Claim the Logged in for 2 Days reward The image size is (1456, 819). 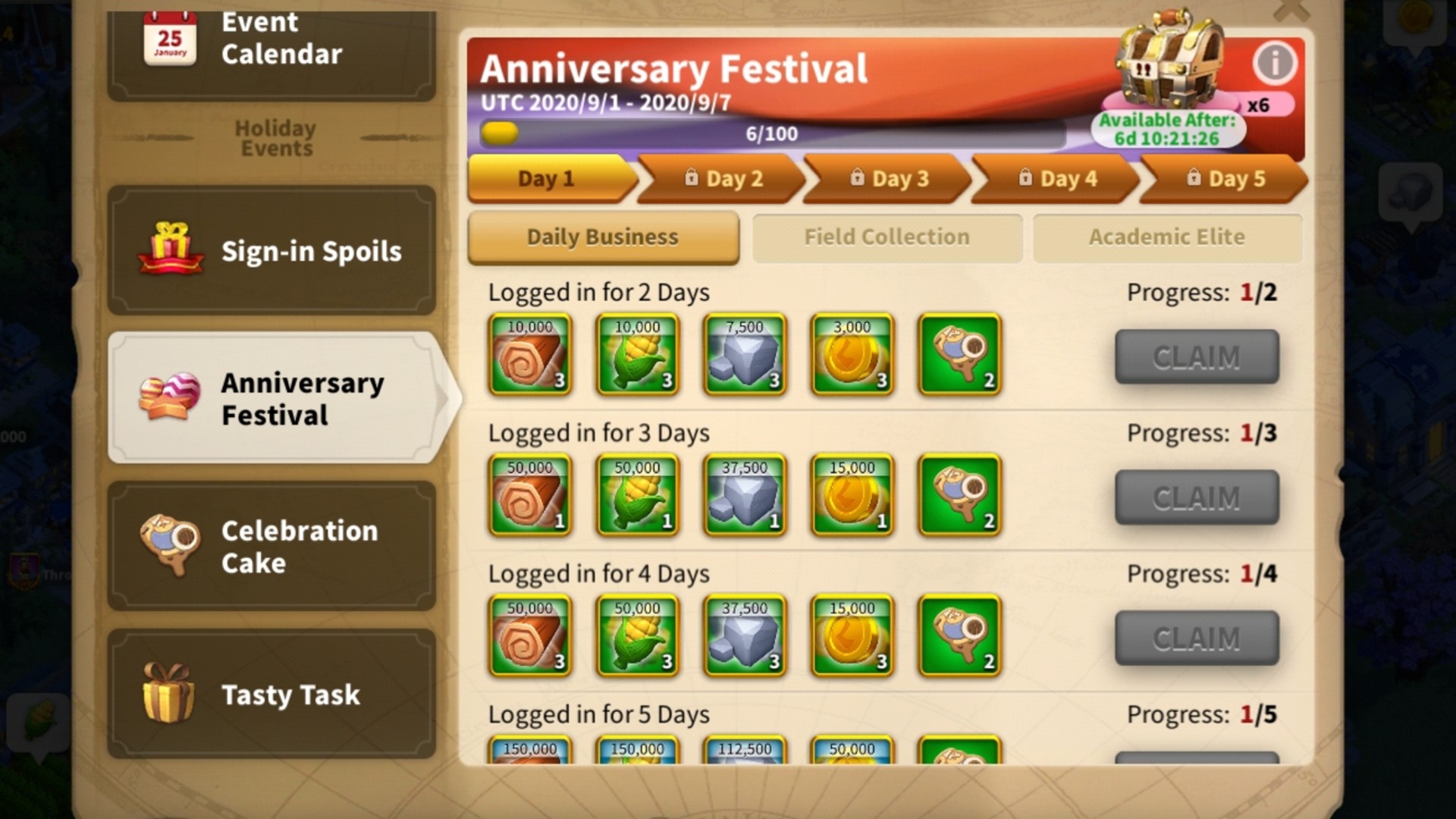(1197, 356)
